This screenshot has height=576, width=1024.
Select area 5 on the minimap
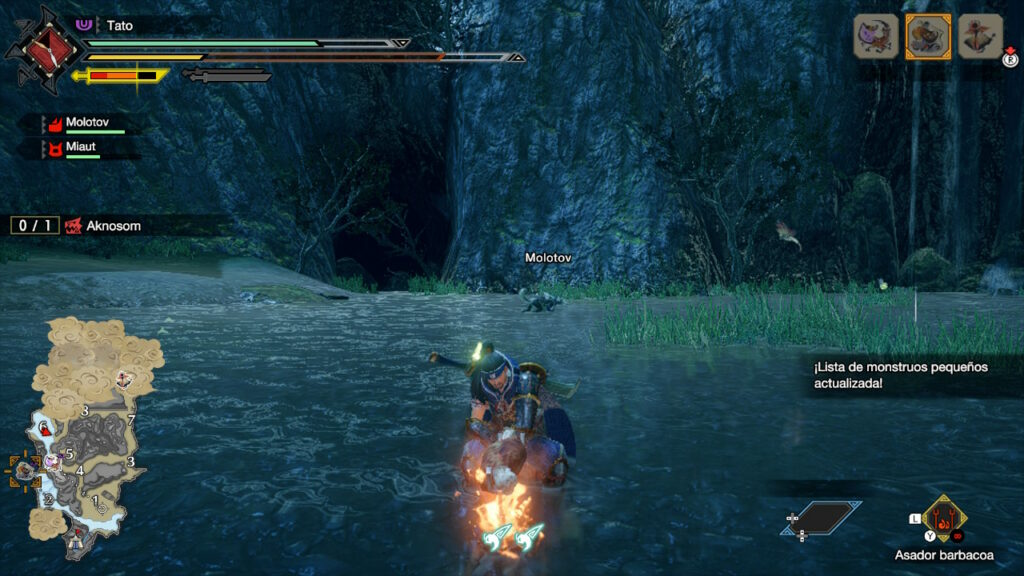point(69,453)
